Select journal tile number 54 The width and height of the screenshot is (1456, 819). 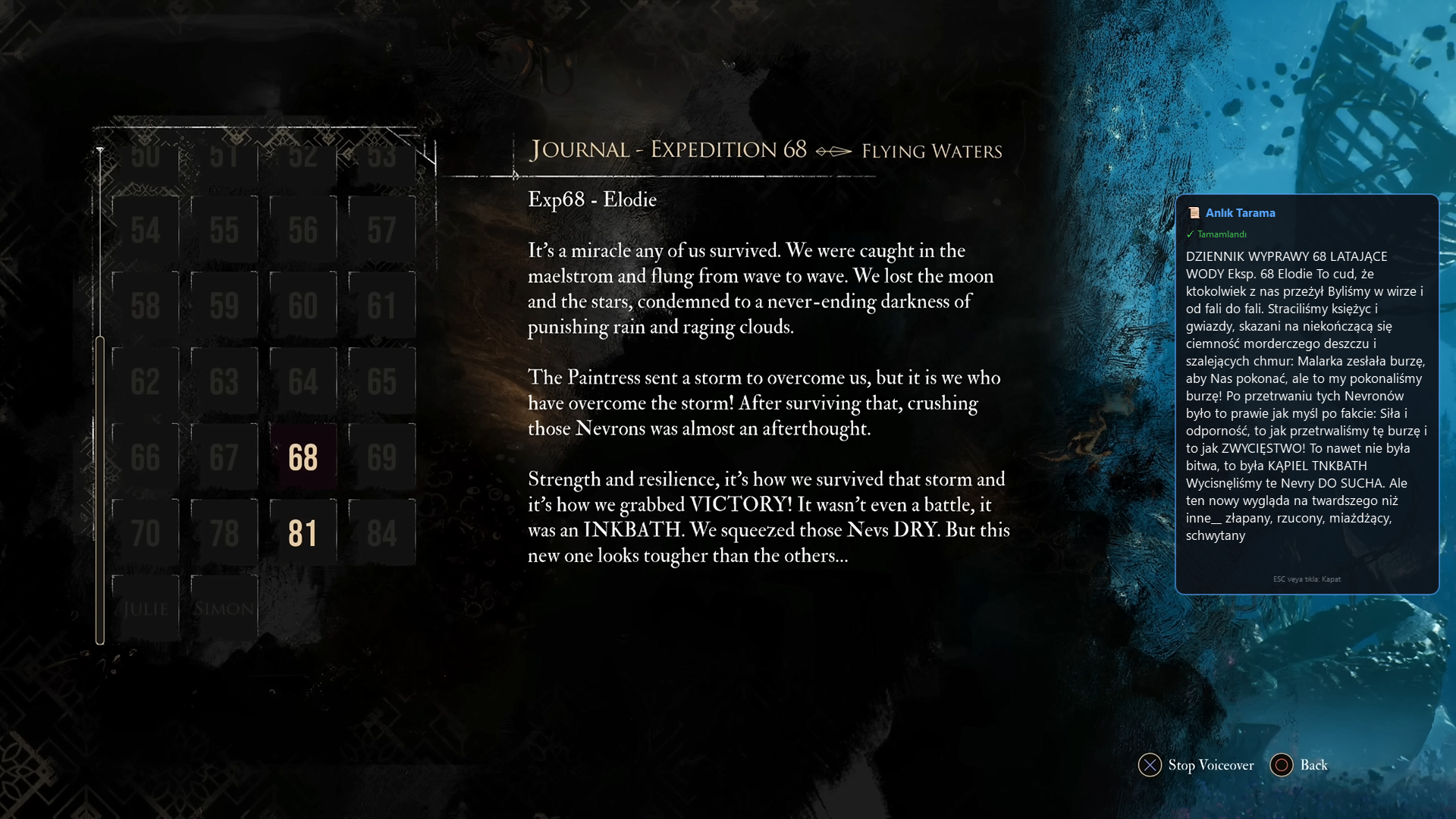coord(145,230)
